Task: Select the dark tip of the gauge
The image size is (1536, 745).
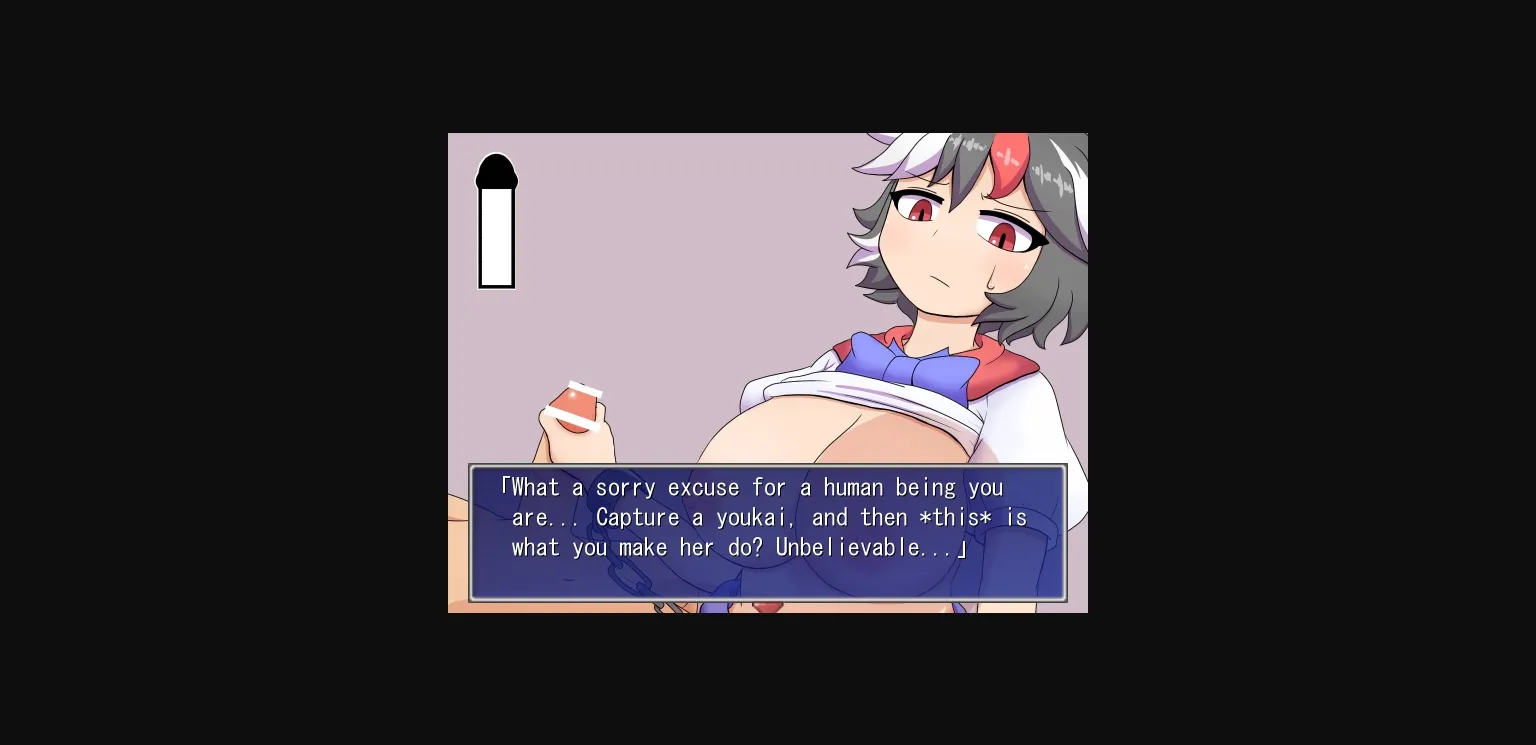Action: pos(497,172)
